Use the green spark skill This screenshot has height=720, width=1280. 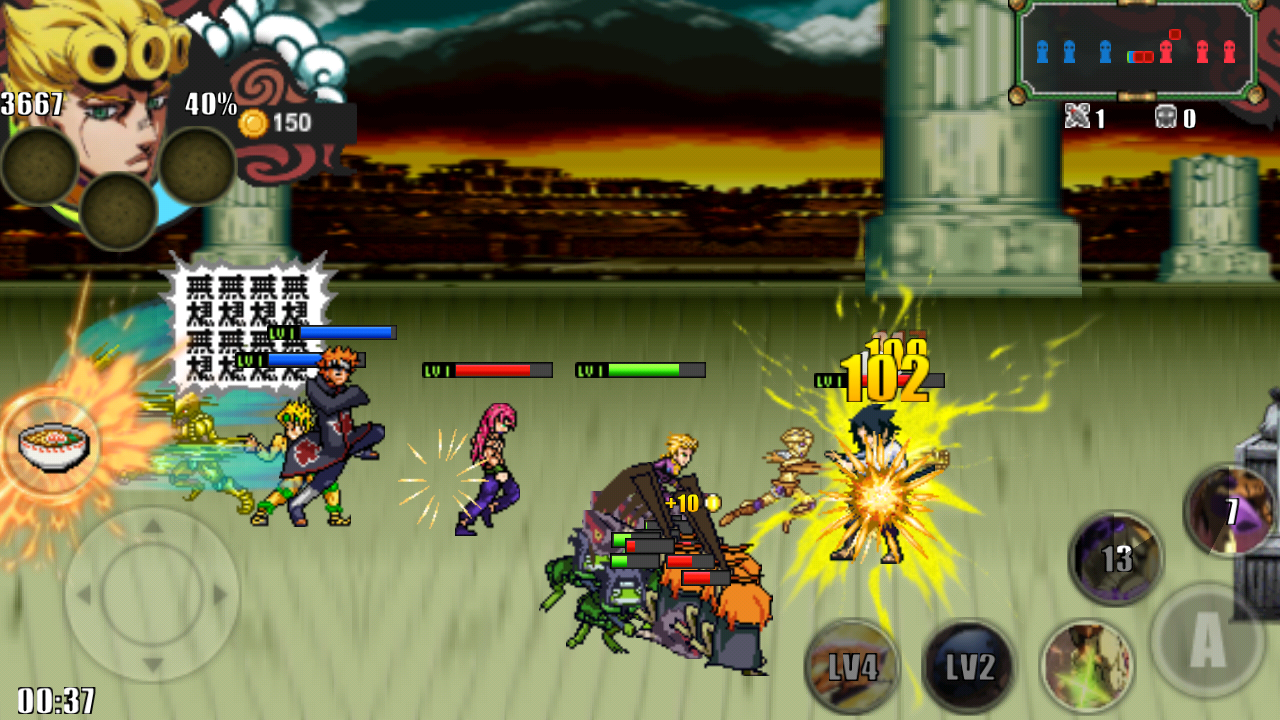1087,665
